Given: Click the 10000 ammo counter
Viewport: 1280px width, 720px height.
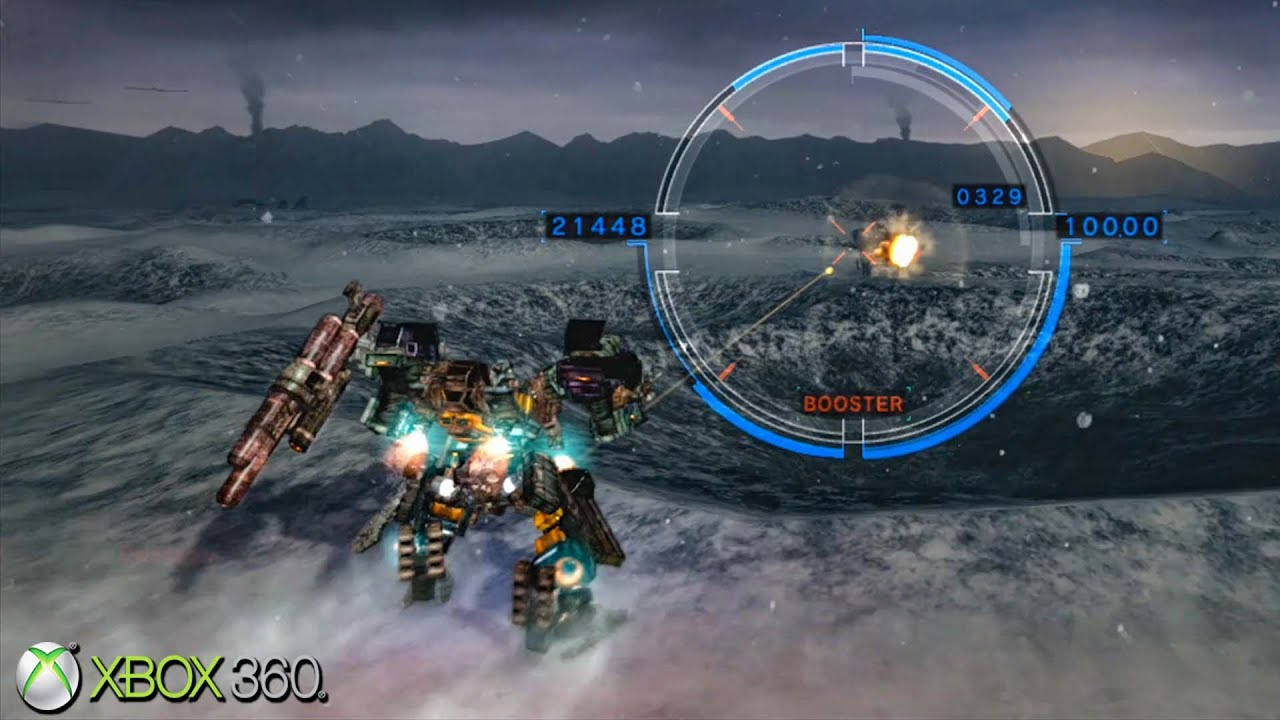Looking at the screenshot, I should (x=1113, y=226).
